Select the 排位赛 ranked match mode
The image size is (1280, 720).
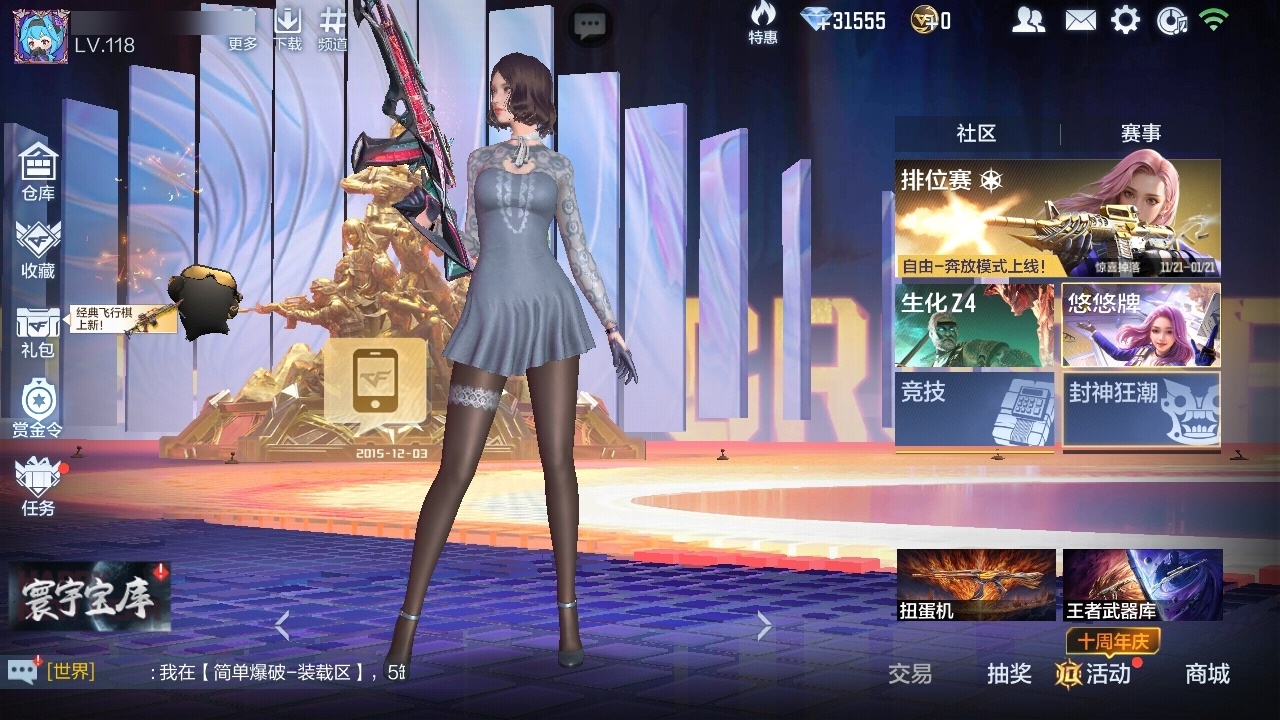[1057, 218]
